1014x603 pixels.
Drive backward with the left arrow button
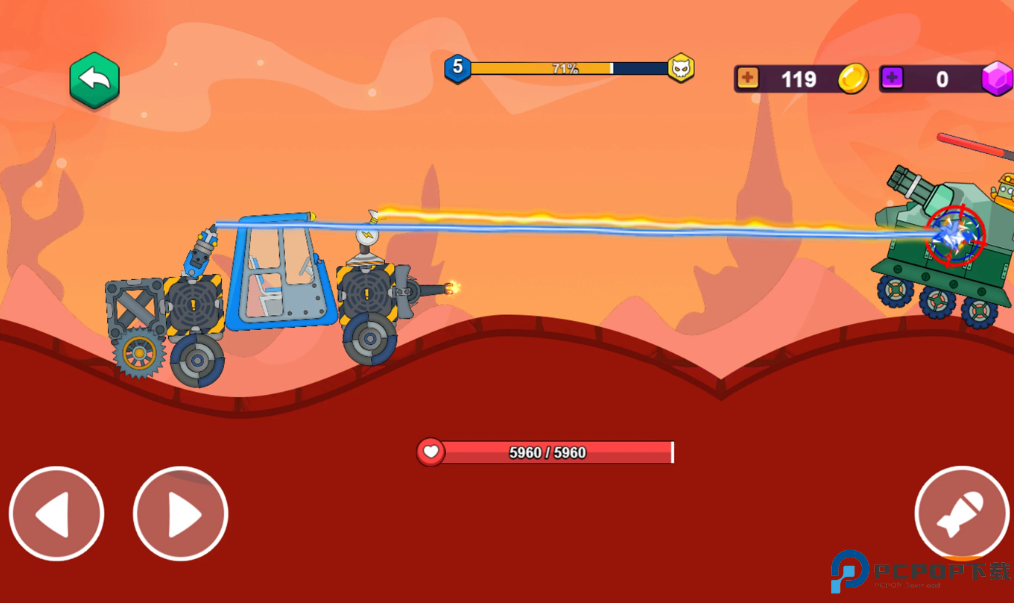(x=57, y=514)
